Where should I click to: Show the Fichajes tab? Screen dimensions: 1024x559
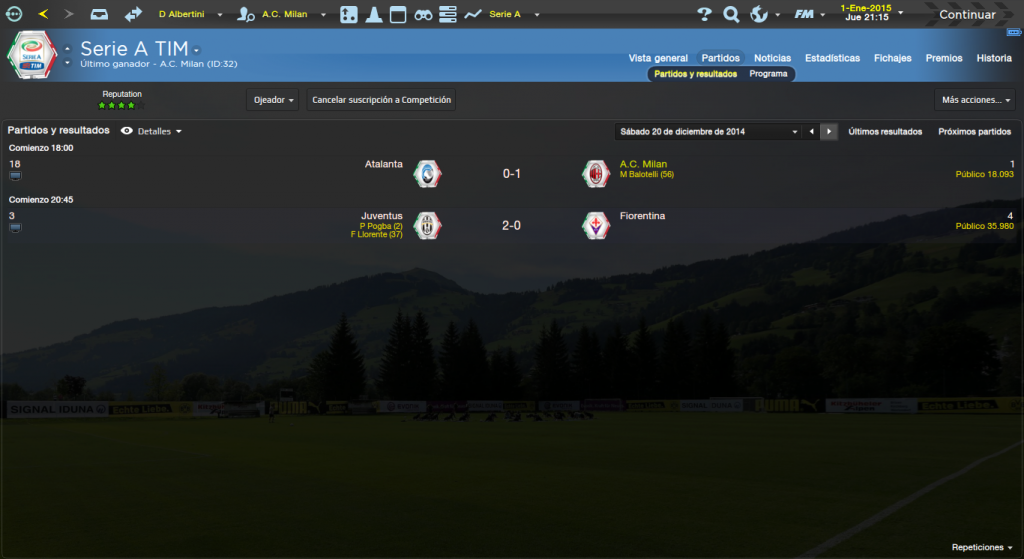point(892,58)
